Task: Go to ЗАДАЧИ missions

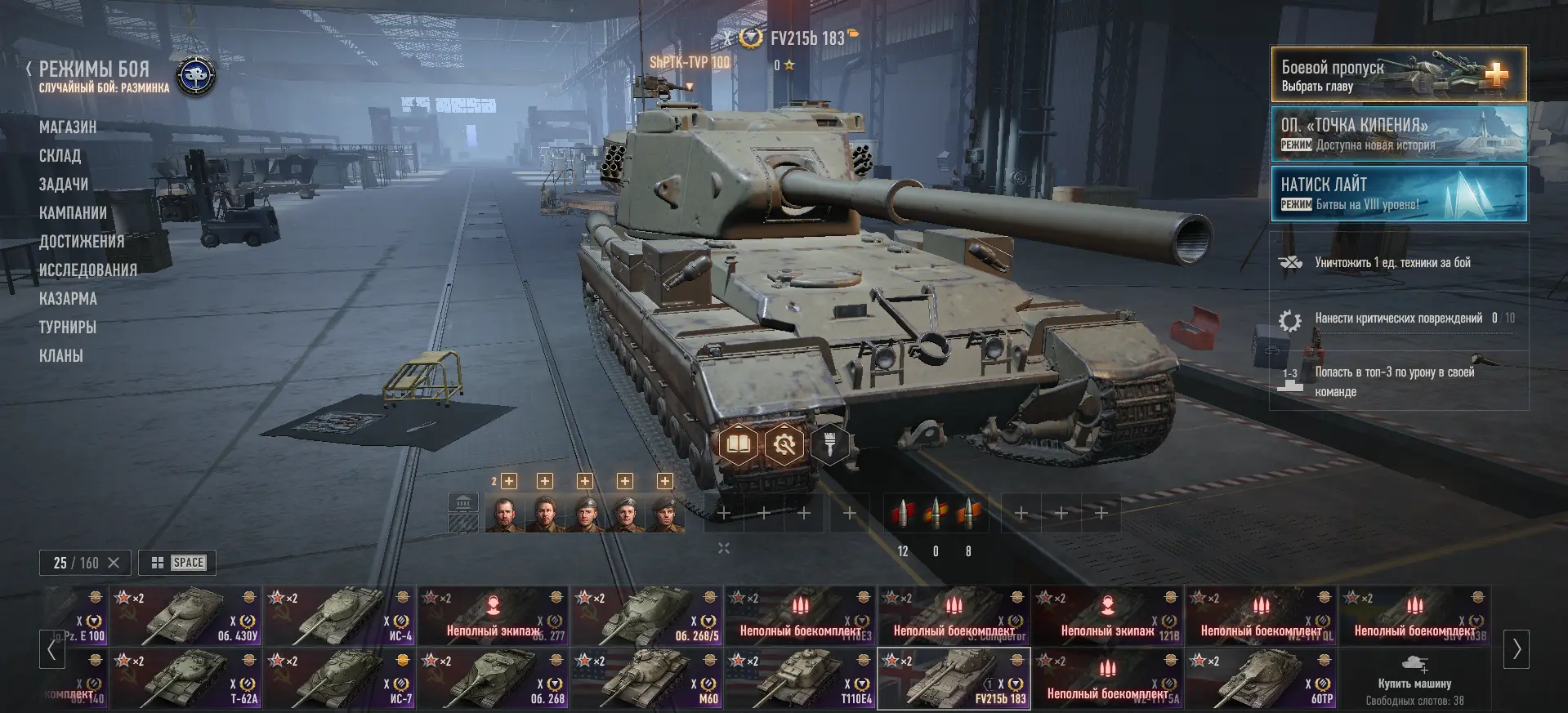Action: 64,185
